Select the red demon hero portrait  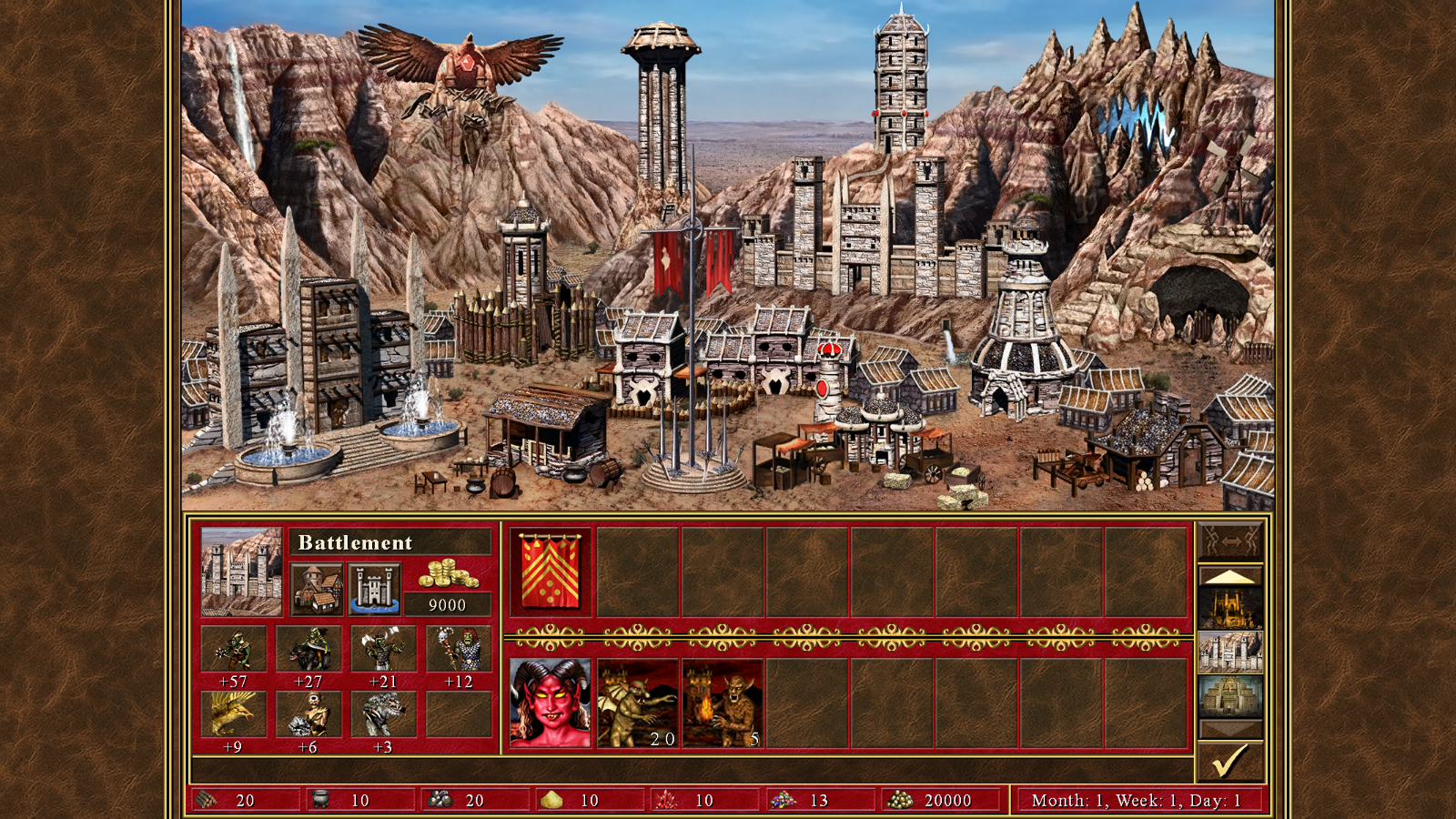(x=550, y=703)
